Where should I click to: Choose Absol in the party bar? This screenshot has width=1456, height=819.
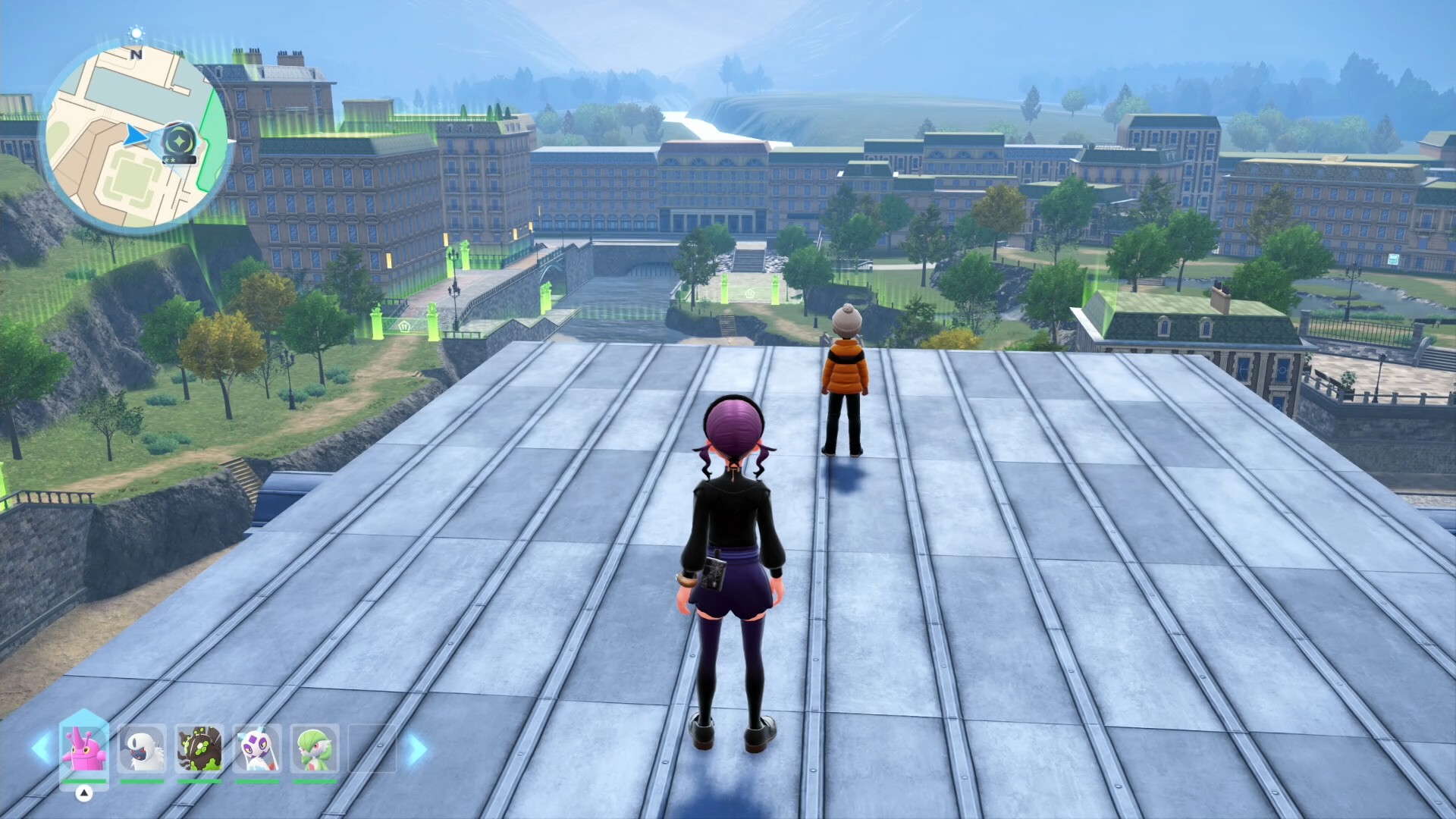pos(142,748)
